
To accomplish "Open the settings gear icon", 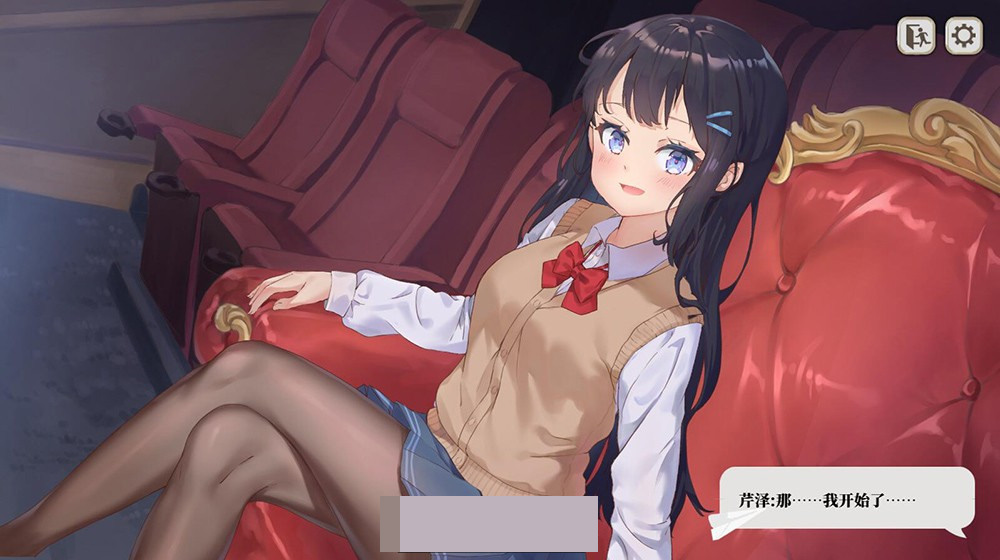I will pyautogui.click(x=963, y=36).
